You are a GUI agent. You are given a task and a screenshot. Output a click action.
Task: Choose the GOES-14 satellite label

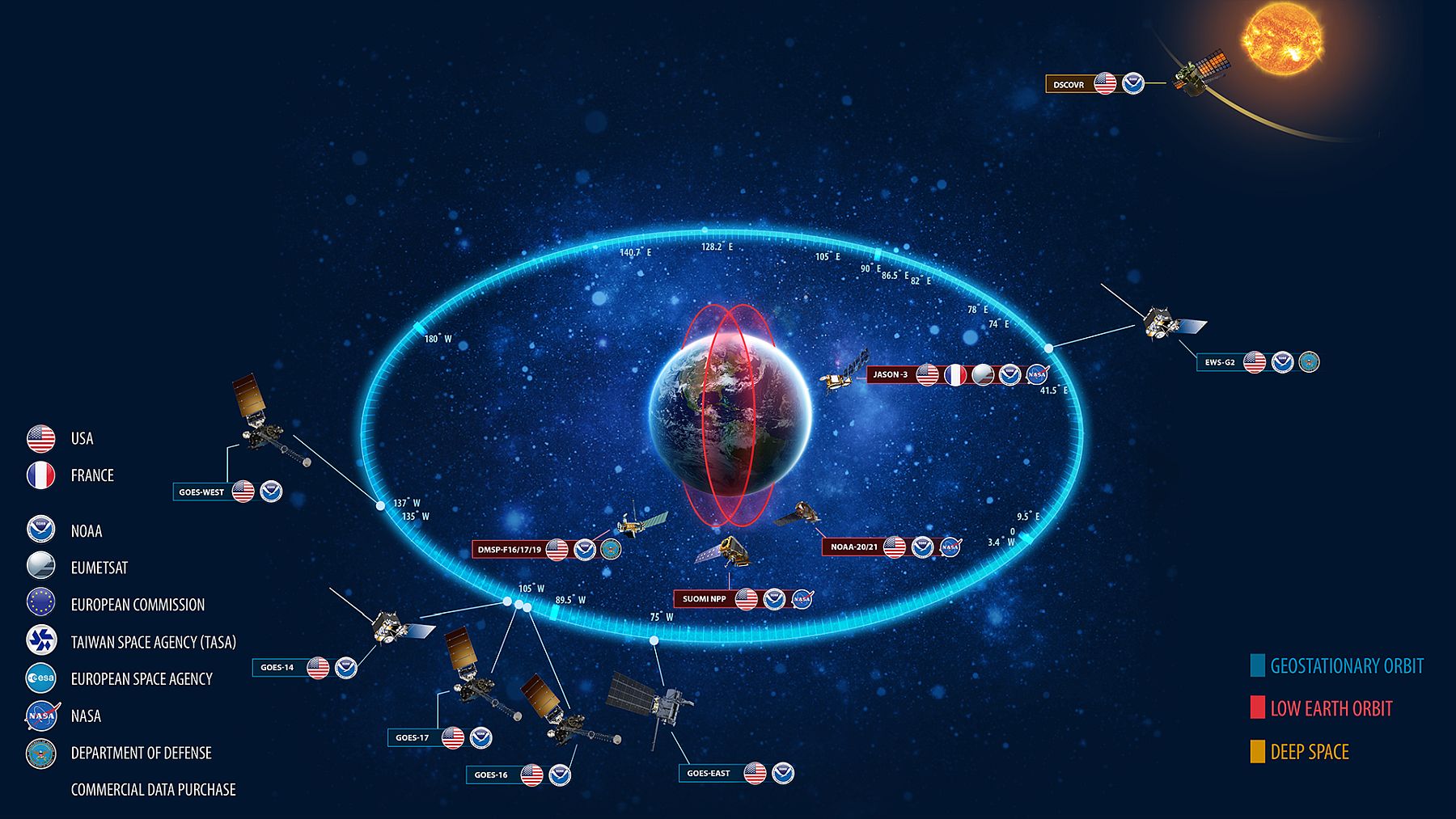(277, 668)
